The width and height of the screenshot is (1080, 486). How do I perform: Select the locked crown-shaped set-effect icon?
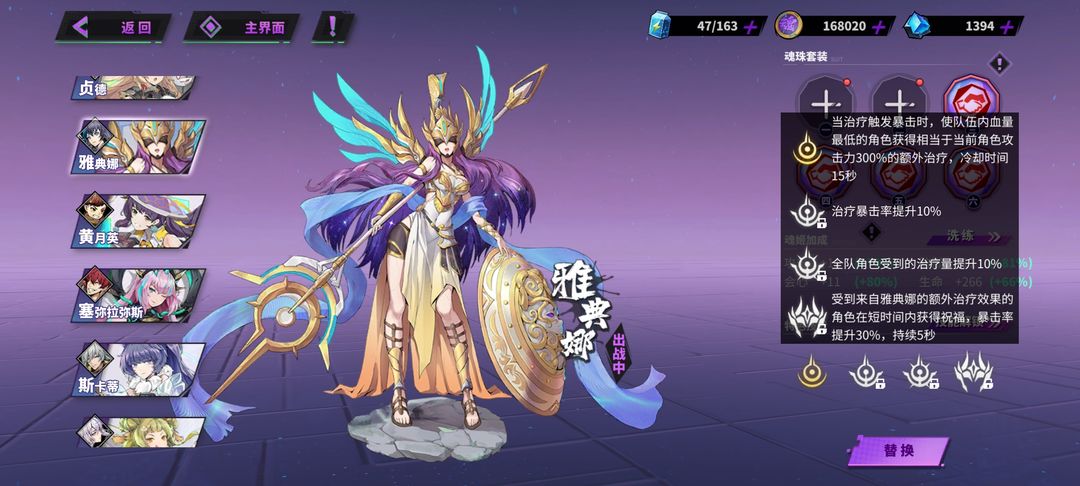point(972,373)
